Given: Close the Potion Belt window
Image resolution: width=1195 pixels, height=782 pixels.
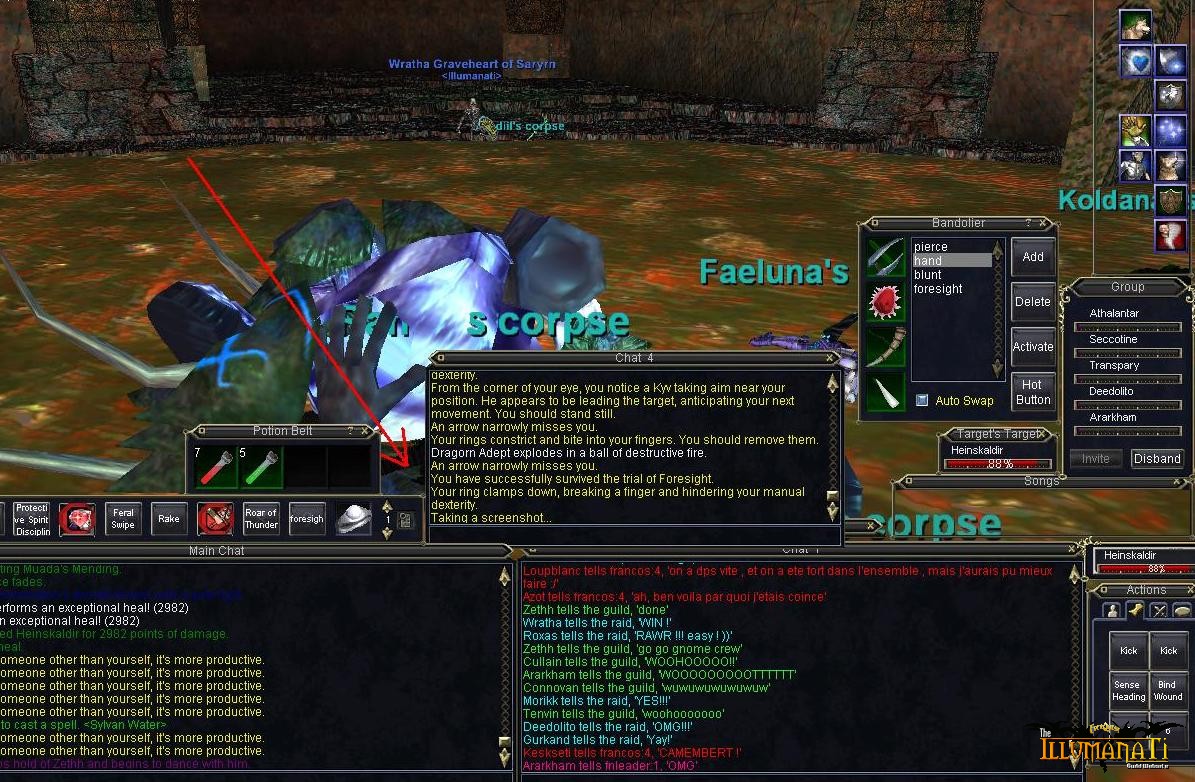Looking at the screenshot, I should click(x=366, y=431).
